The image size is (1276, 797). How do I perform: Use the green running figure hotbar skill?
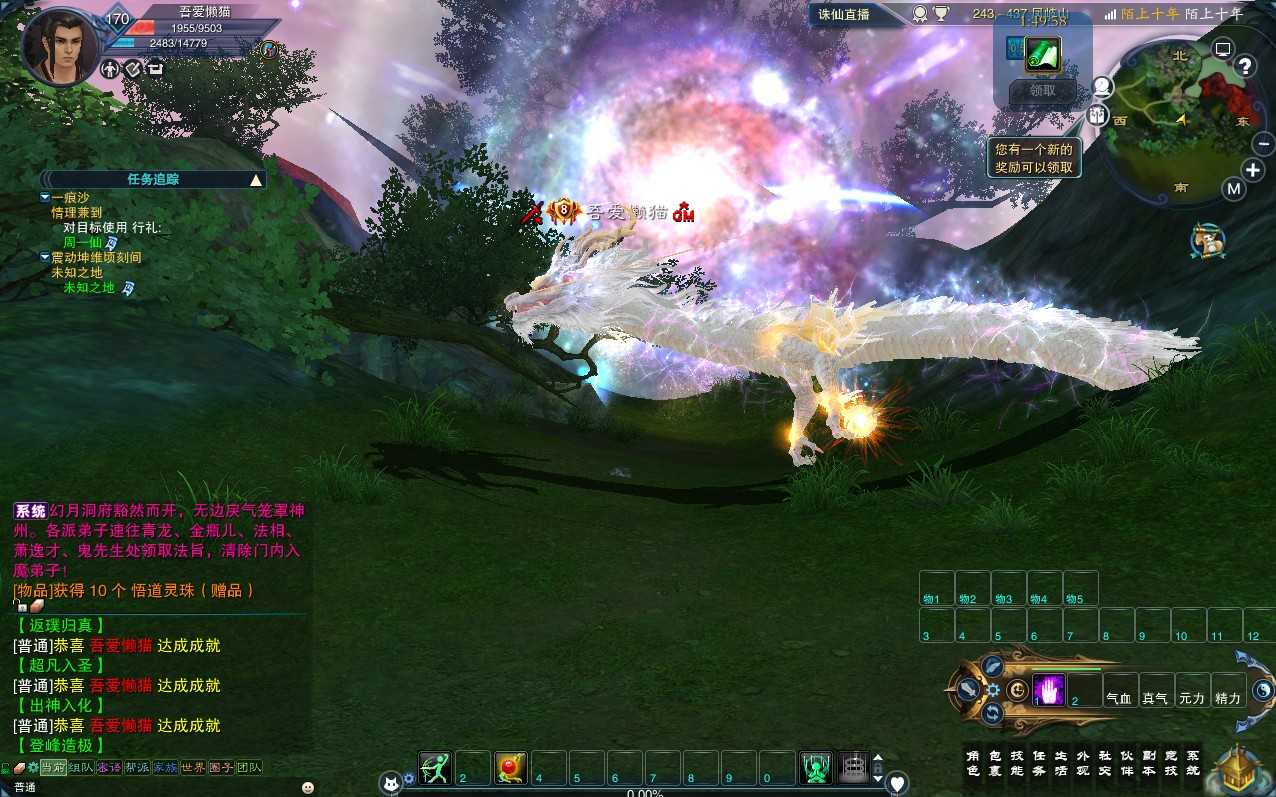tap(435, 768)
